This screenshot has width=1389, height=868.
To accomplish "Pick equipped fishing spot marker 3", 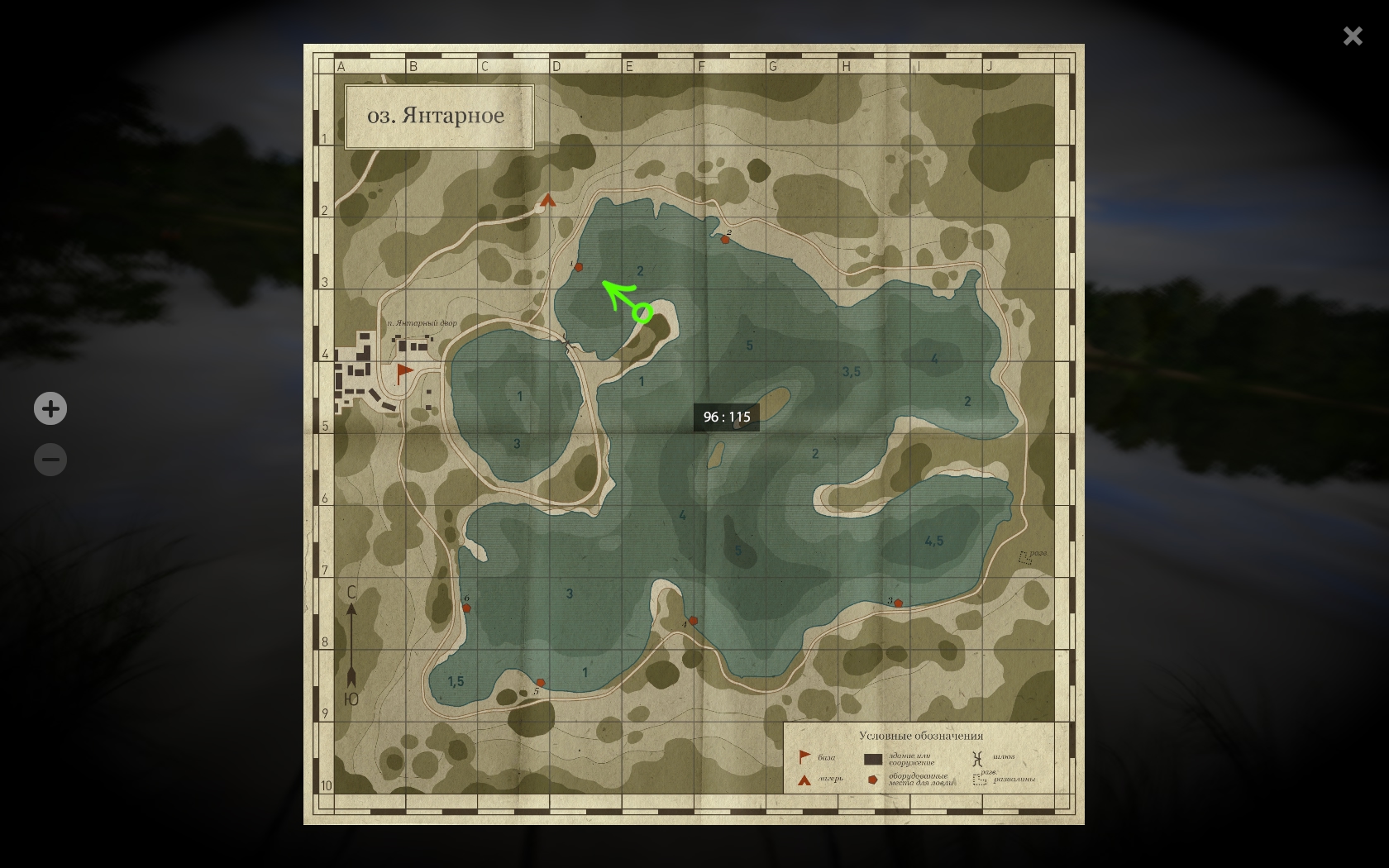I will pos(898,603).
